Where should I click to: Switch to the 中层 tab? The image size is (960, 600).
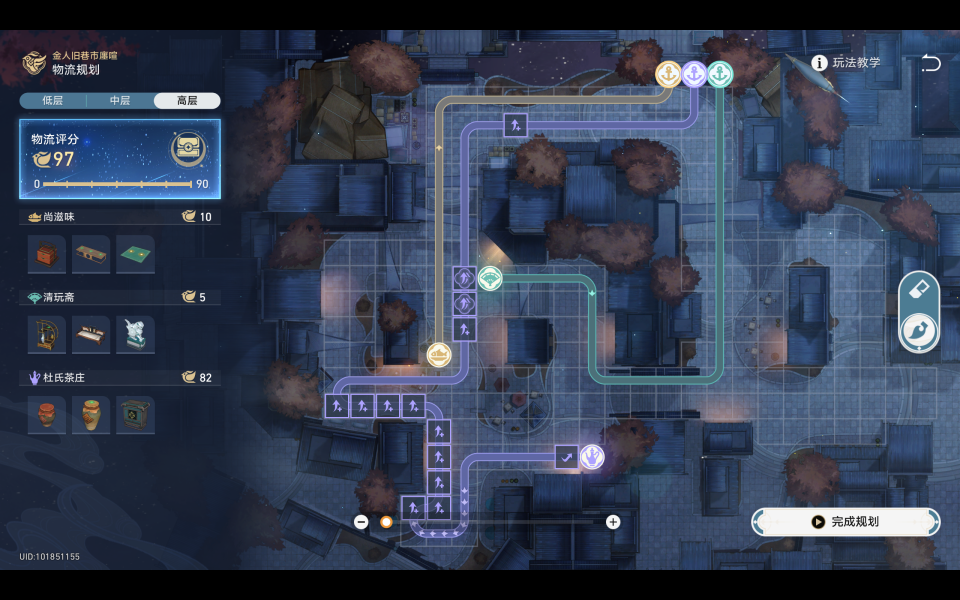pos(120,101)
